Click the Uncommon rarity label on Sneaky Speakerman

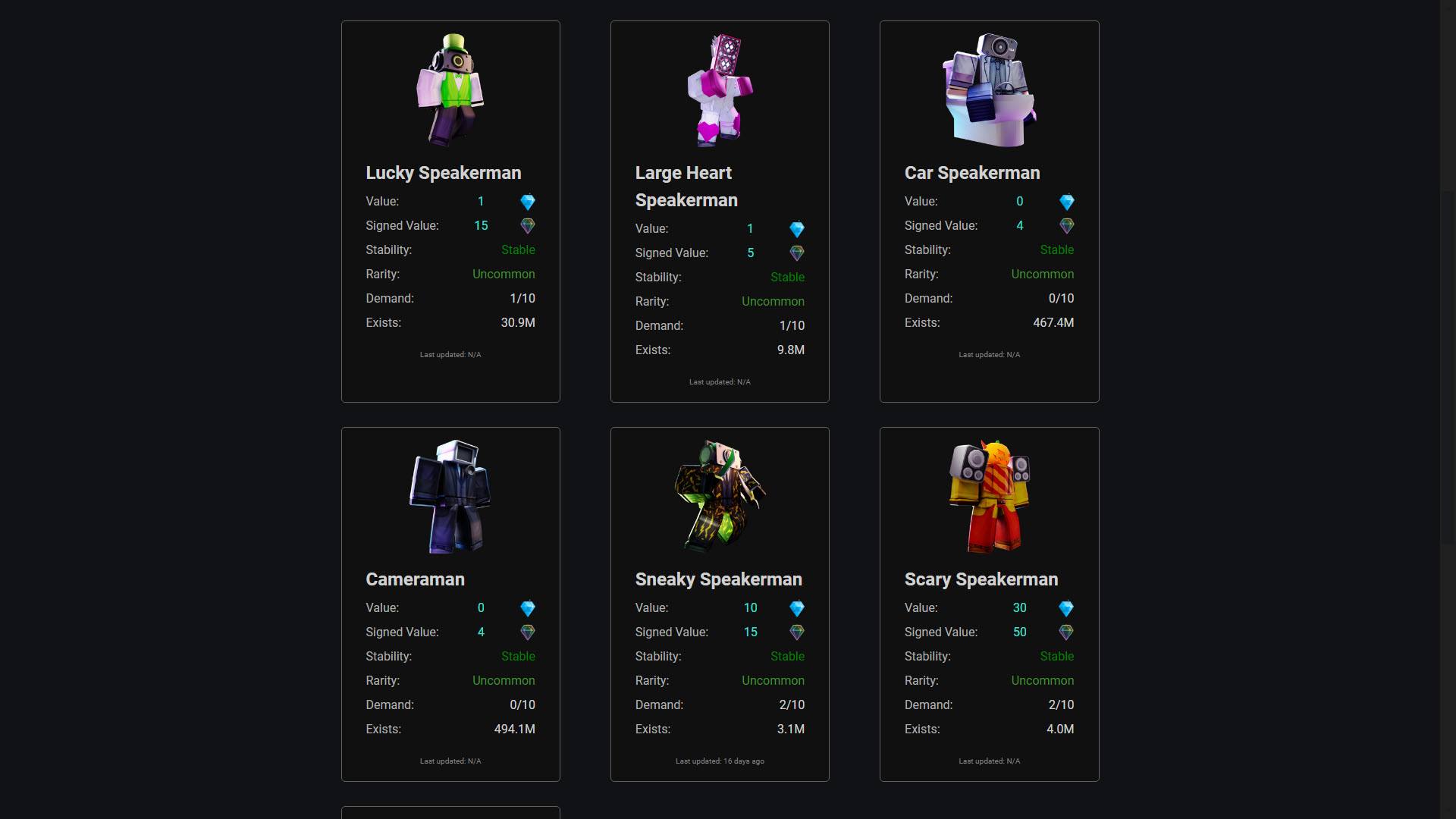pyautogui.click(x=773, y=680)
